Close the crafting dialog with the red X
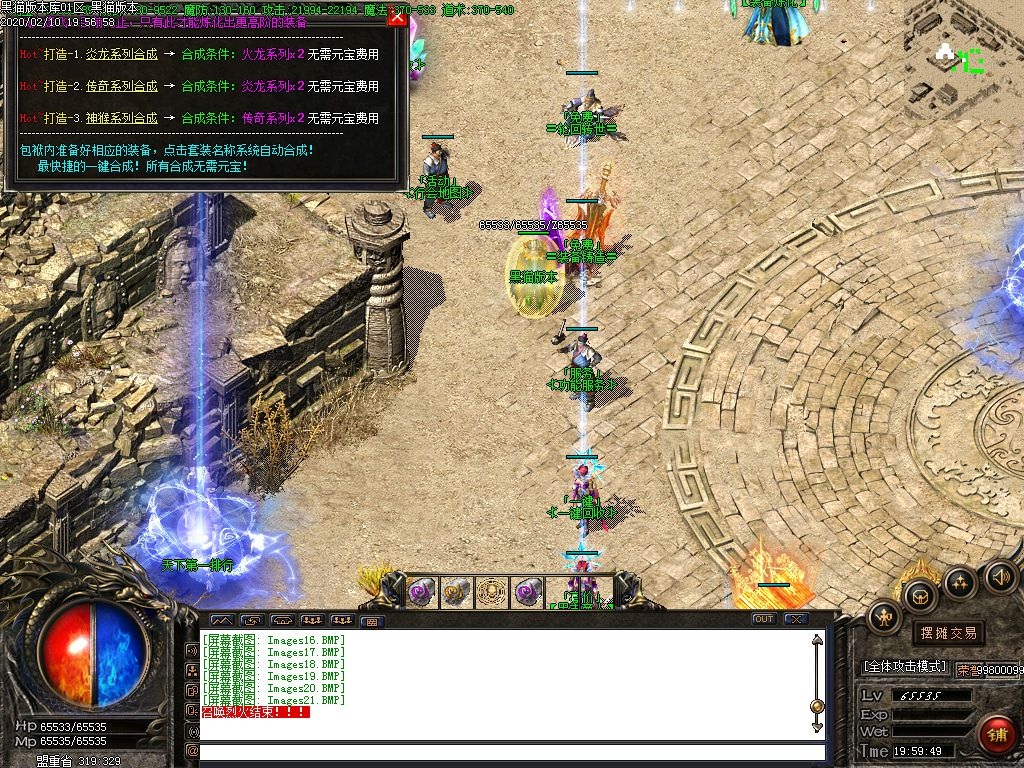 397,16
